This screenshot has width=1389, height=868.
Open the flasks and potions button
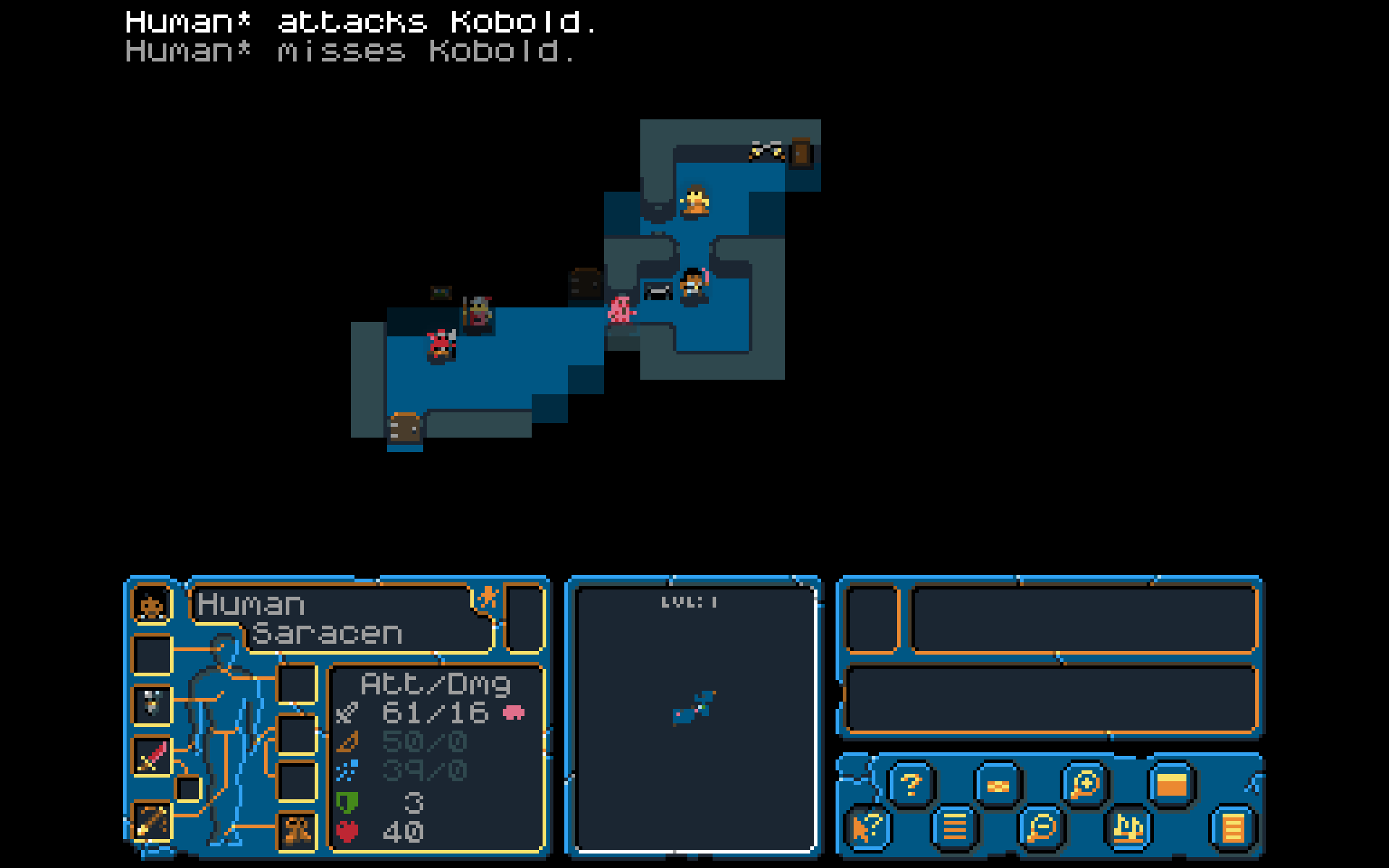click(x=1128, y=827)
